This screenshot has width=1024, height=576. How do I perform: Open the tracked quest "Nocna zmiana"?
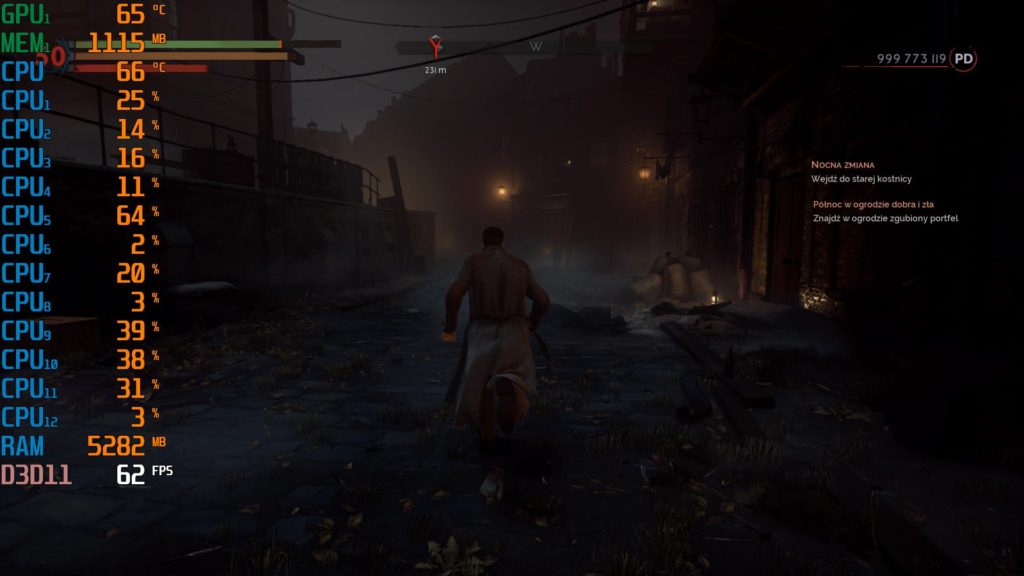tap(843, 164)
